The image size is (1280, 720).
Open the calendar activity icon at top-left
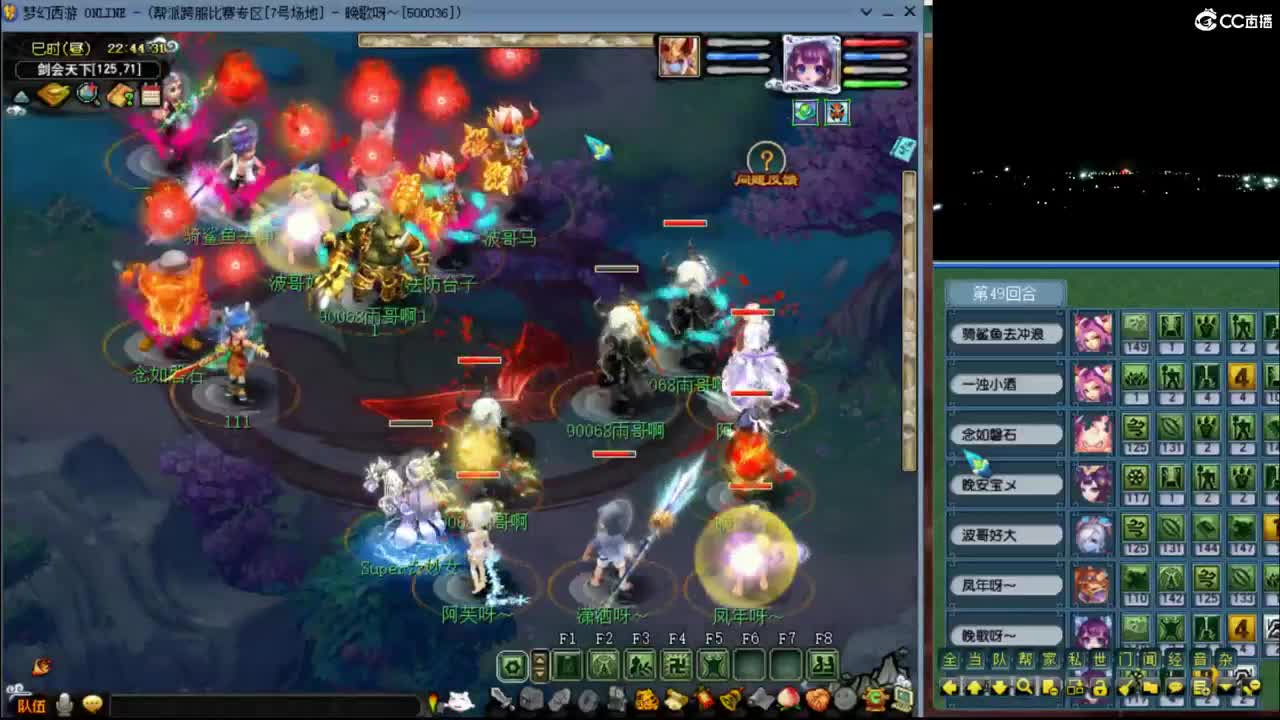click(150, 94)
